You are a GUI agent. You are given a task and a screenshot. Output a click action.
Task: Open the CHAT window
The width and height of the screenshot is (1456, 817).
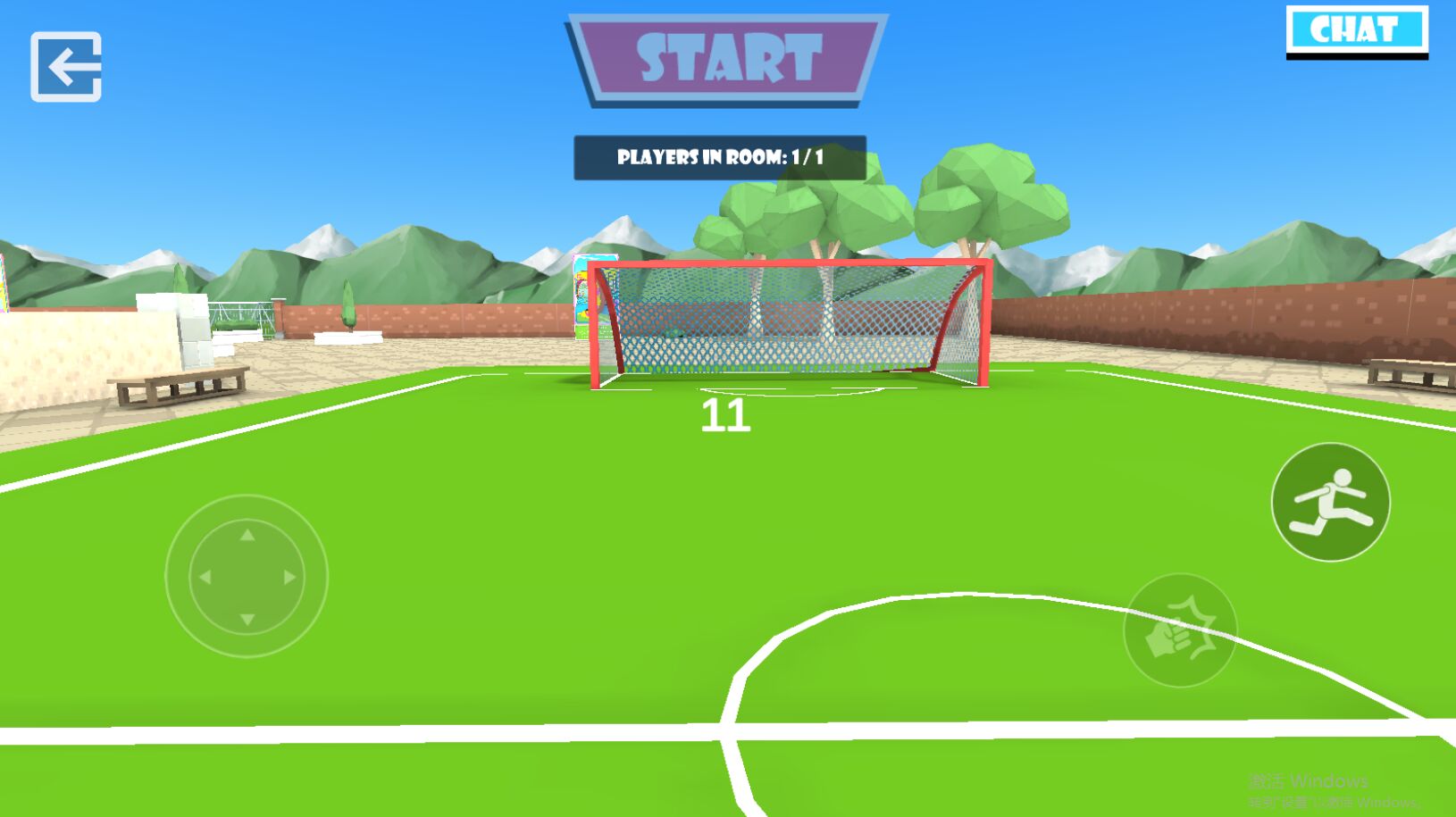[1357, 29]
